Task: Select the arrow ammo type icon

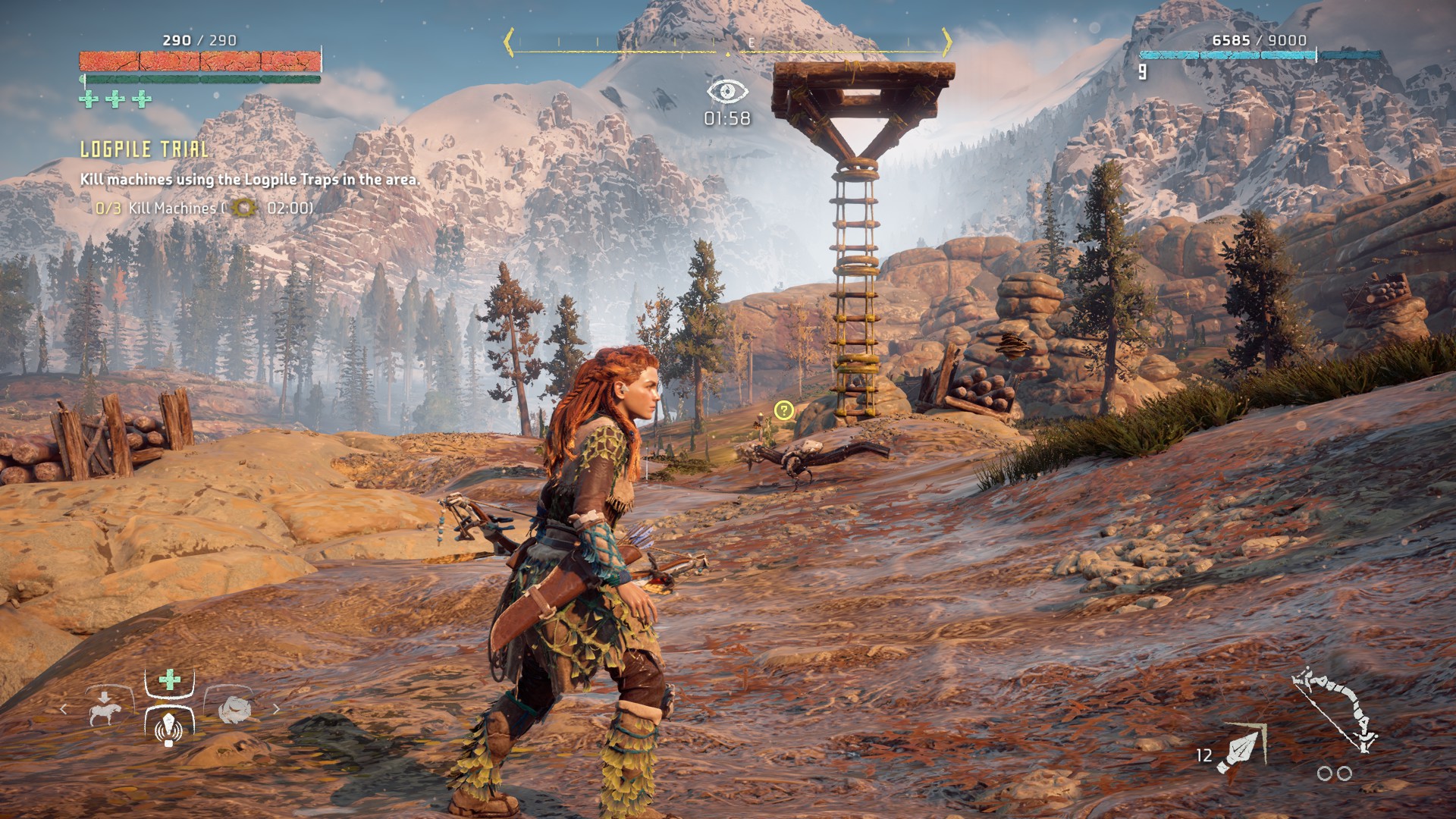Action: click(x=1241, y=750)
